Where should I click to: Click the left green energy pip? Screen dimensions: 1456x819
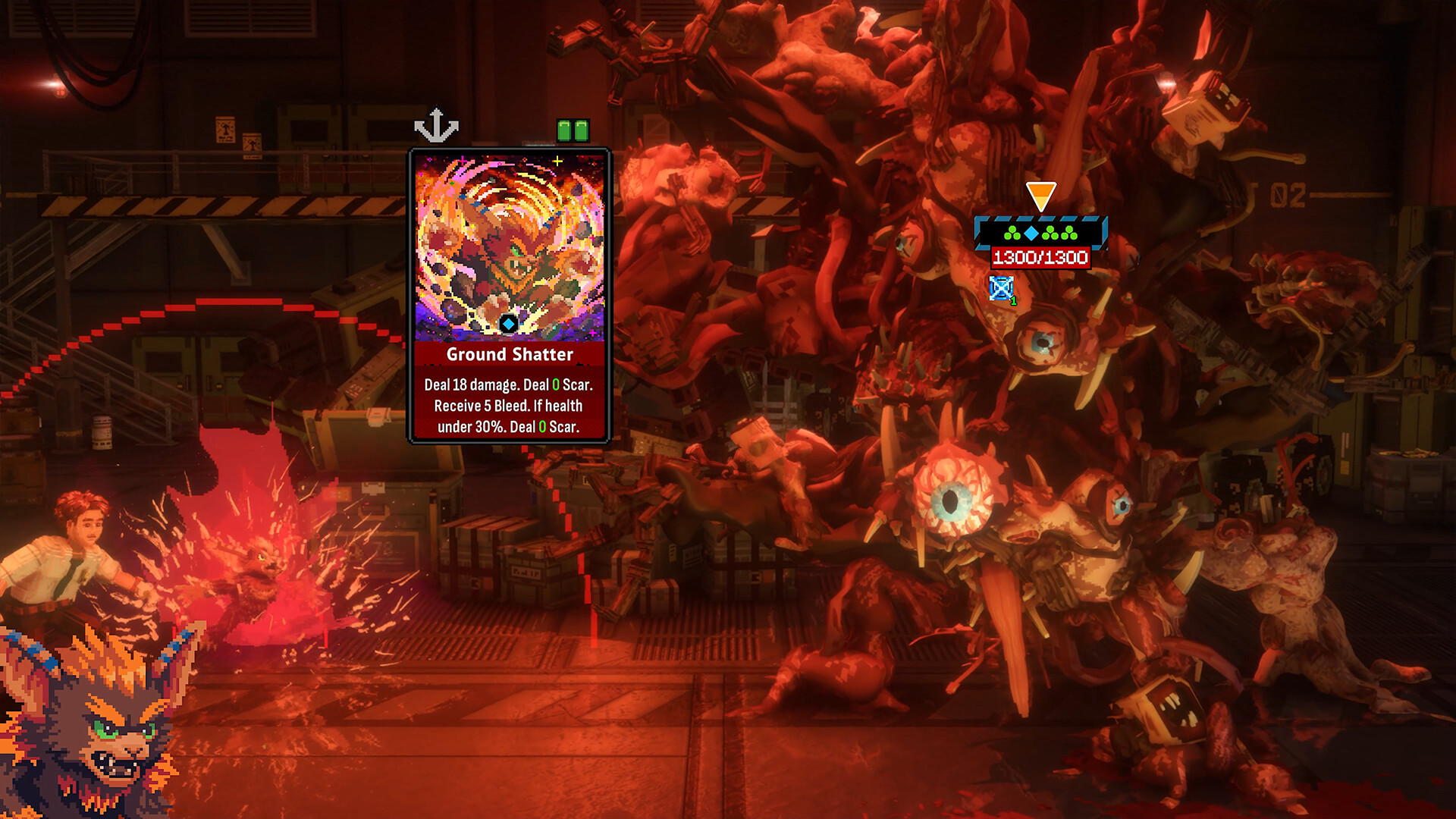(565, 130)
